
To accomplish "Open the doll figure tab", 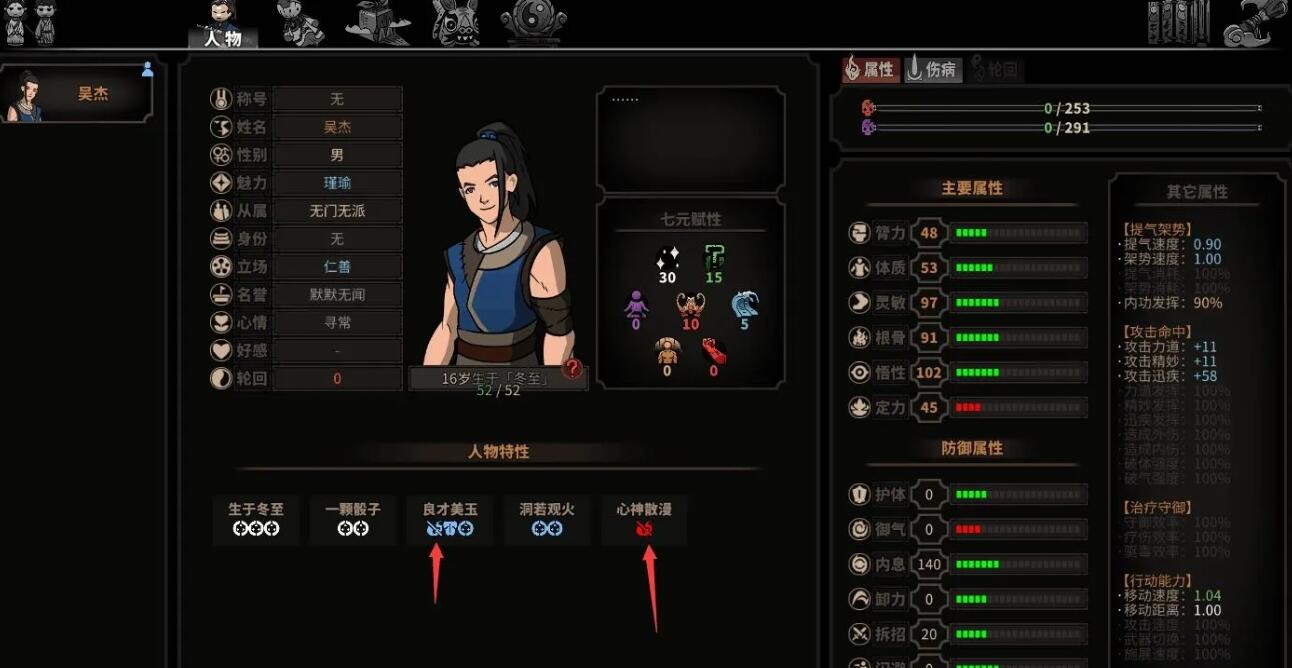I will (300, 22).
